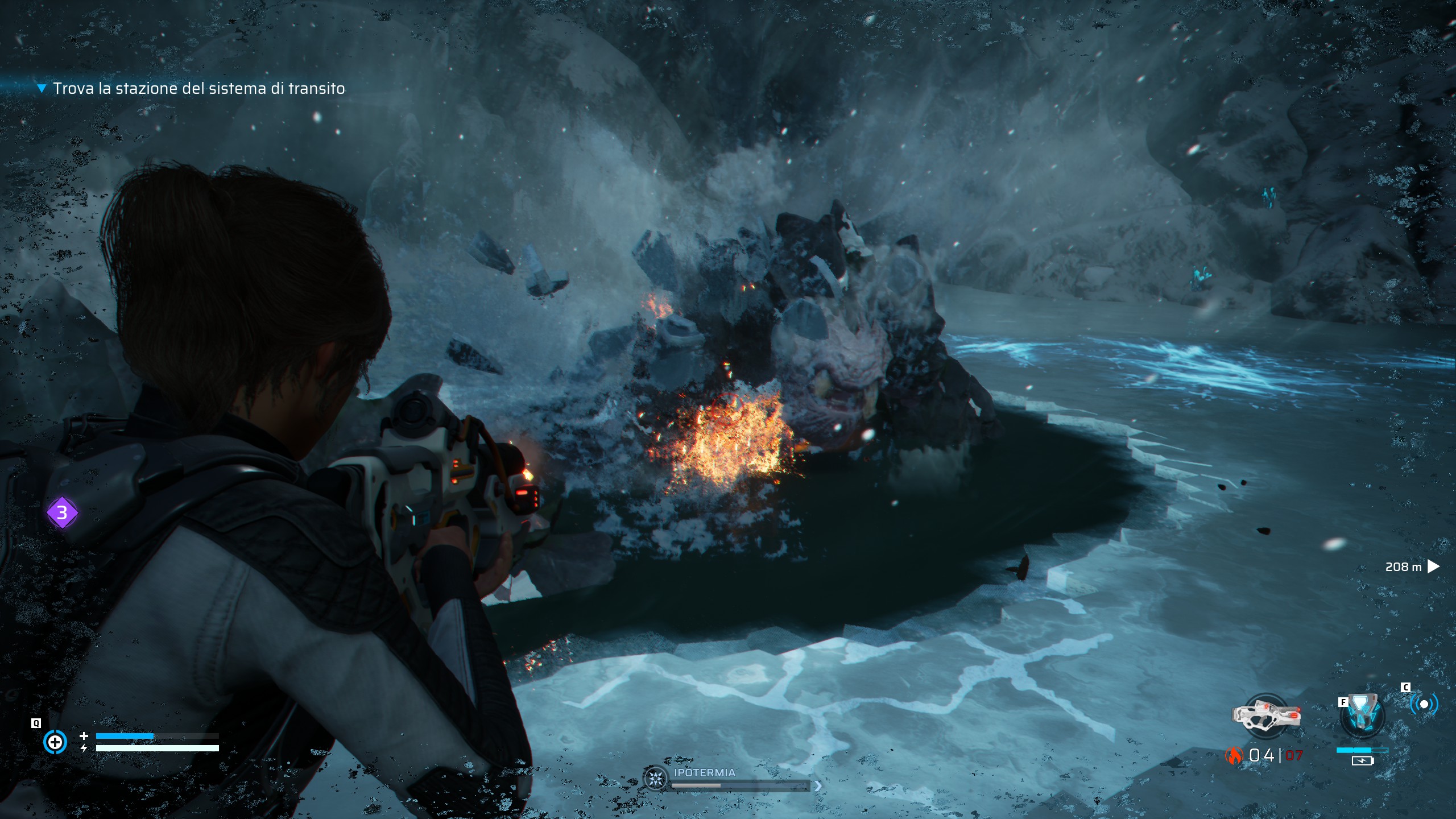
Task: Use the healing injector icon
Action: pos(55,742)
